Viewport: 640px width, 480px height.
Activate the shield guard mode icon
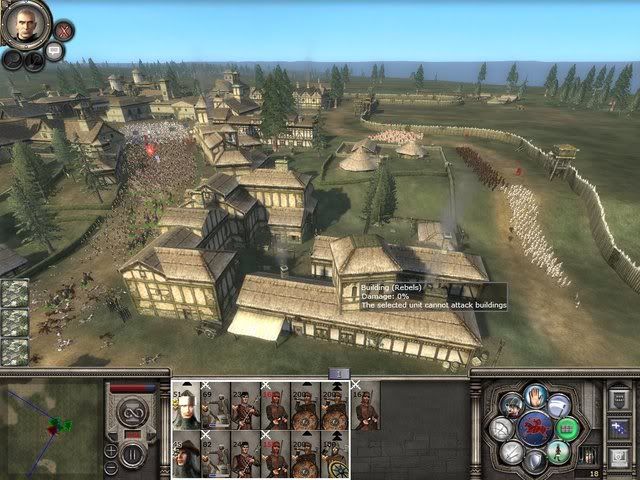coord(537,461)
